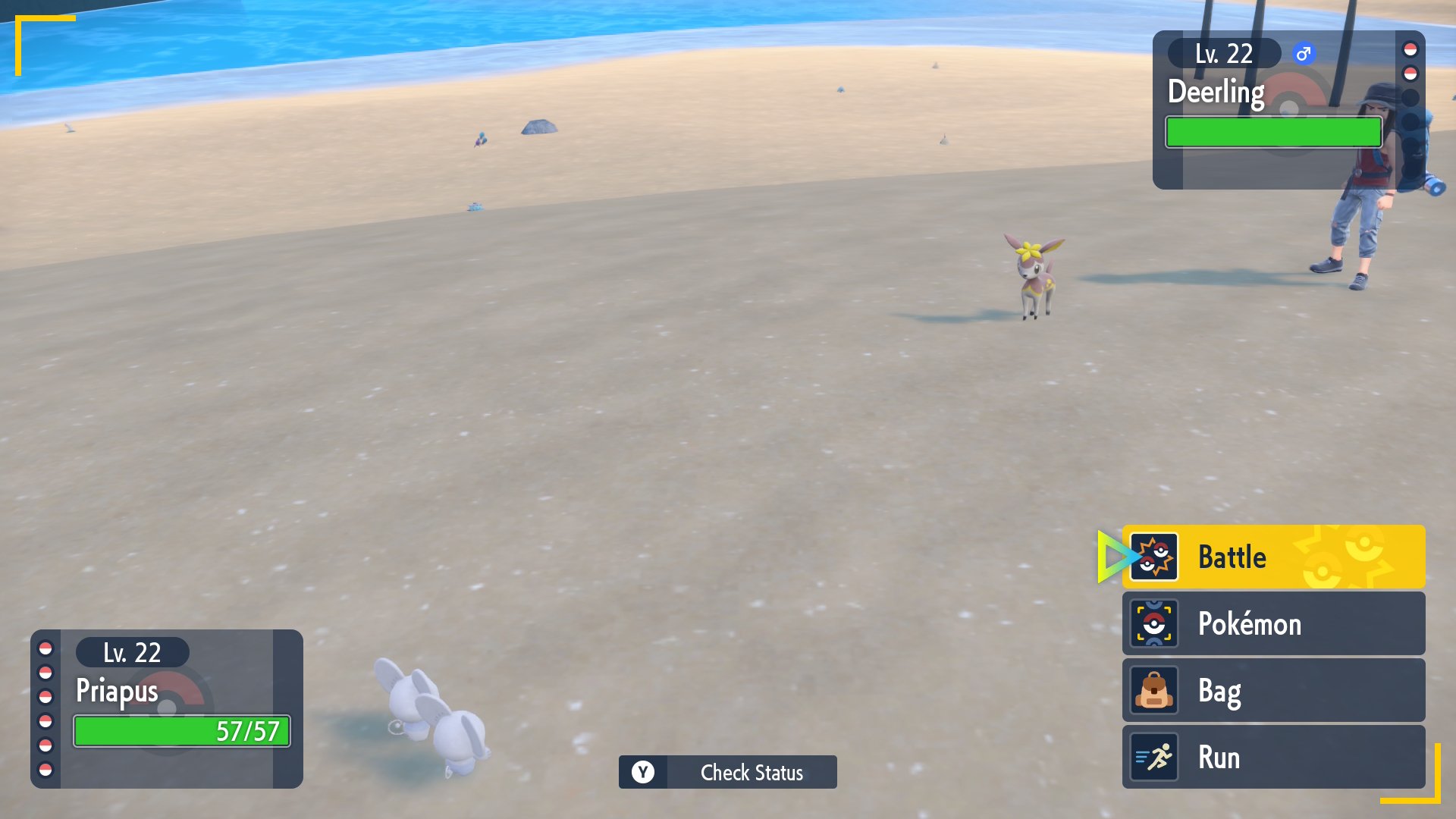Choose Run to flee the battle

(1272, 757)
